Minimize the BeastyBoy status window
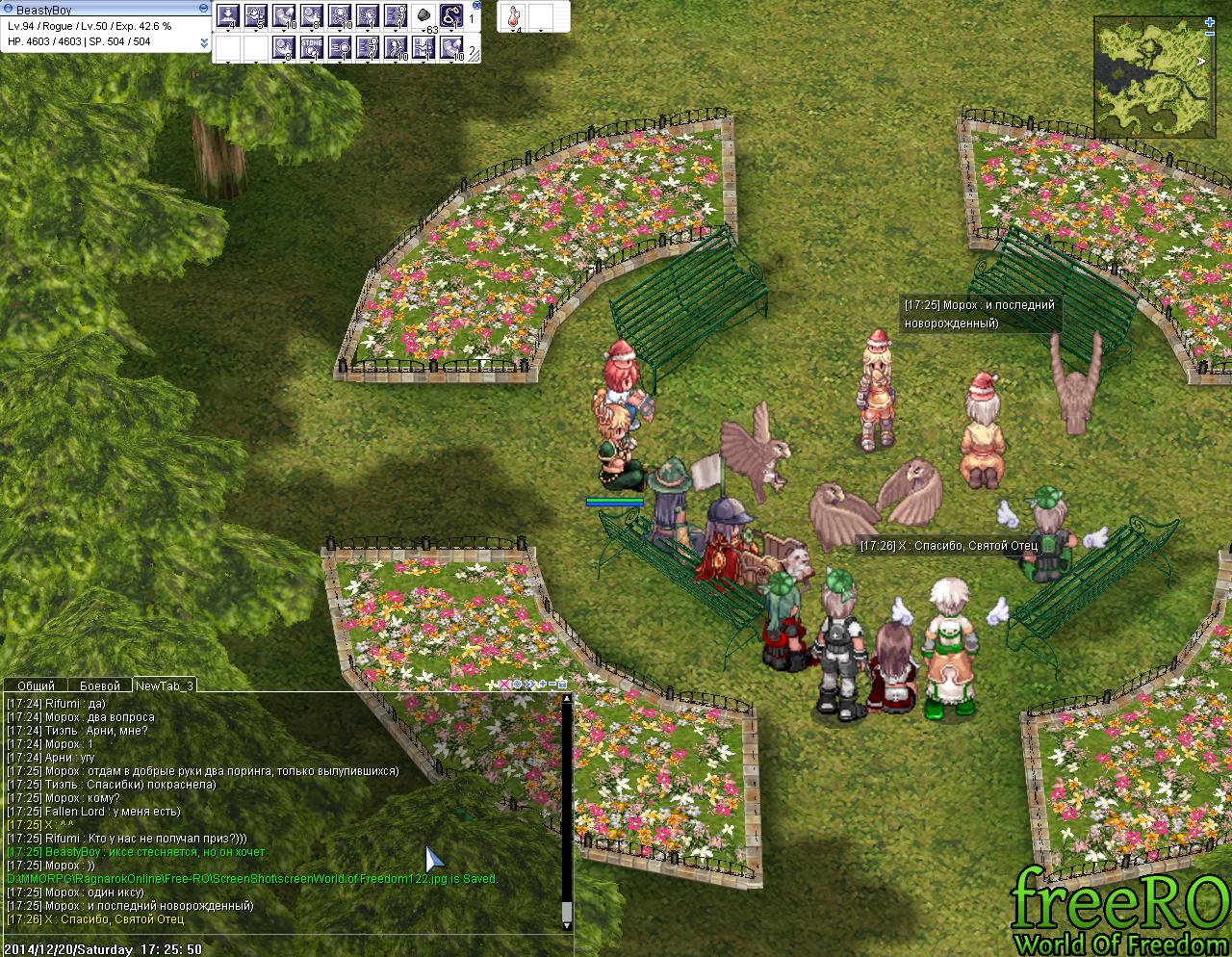This screenshot has width=1232, height=957. tap(201, 9)
